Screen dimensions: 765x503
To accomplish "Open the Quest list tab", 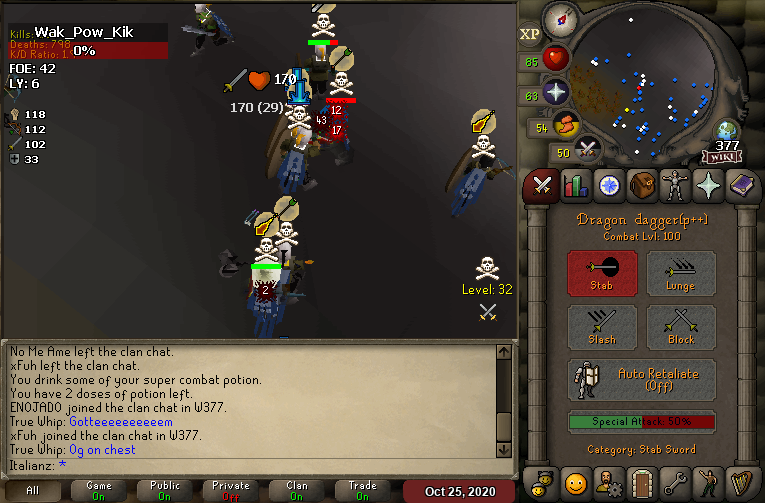I will 609,186.
